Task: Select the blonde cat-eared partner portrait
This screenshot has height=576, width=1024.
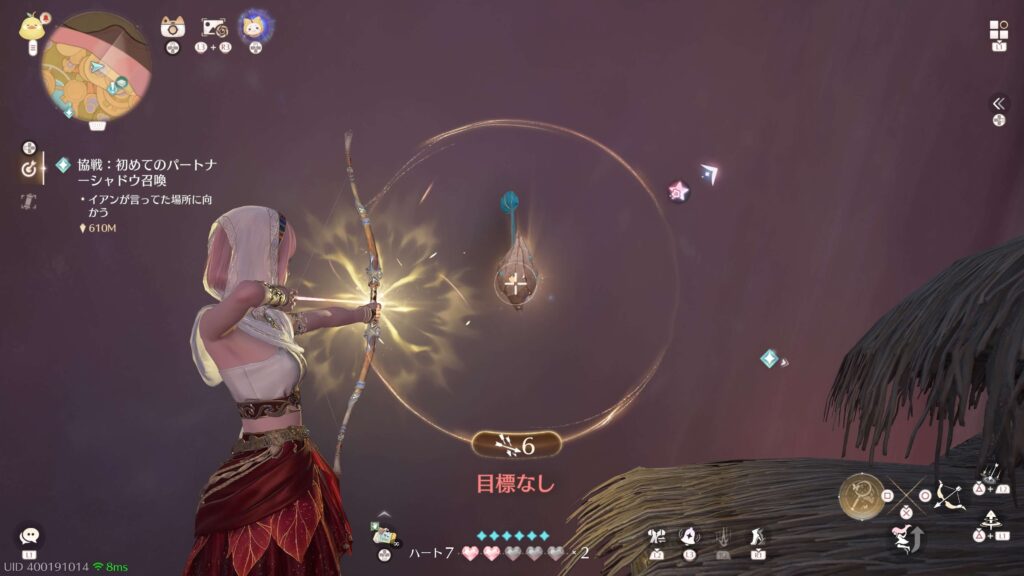Action: point(254,27)
